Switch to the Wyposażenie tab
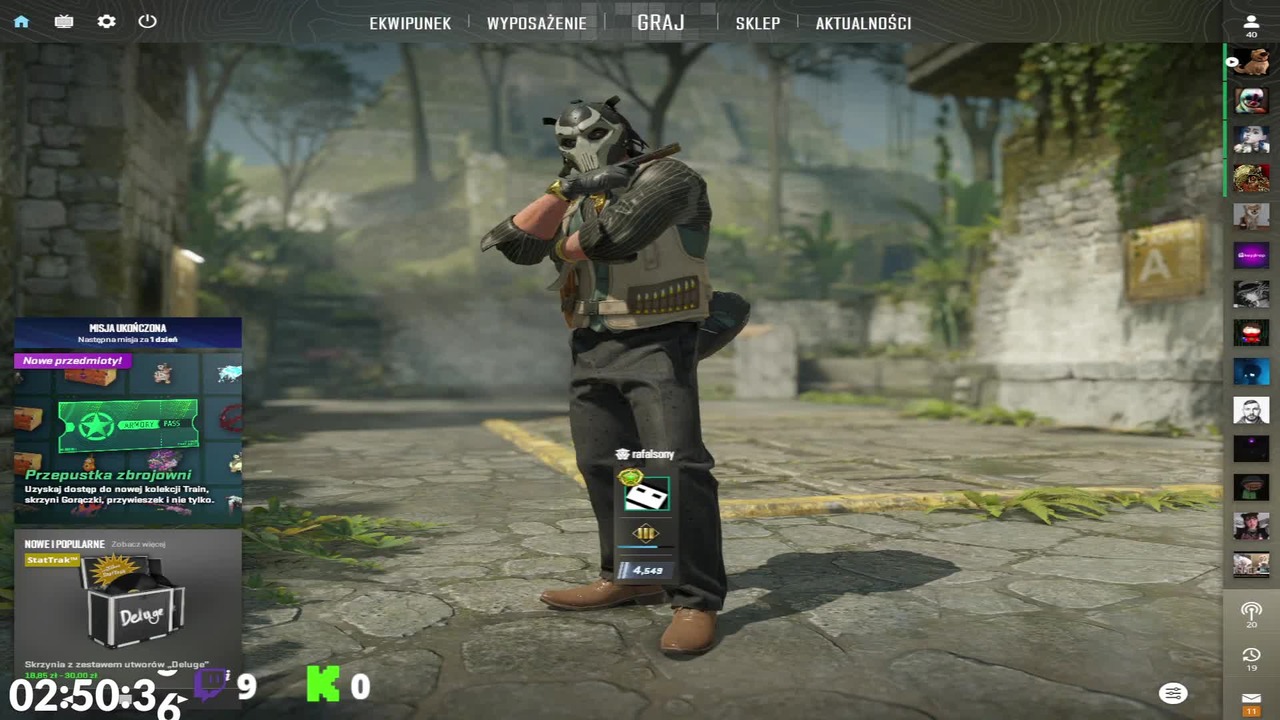 tap(537, 23)
